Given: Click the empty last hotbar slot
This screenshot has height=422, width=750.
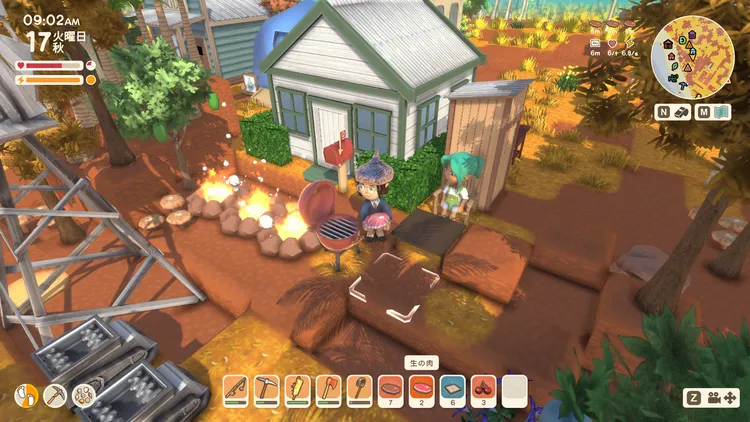Looking at the screenshot, I should [x=514, y=388].
